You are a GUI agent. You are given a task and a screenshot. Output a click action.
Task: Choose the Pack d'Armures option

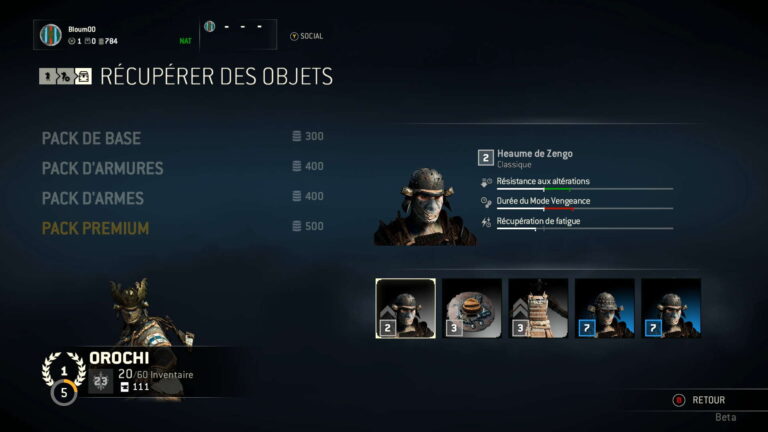102,167
